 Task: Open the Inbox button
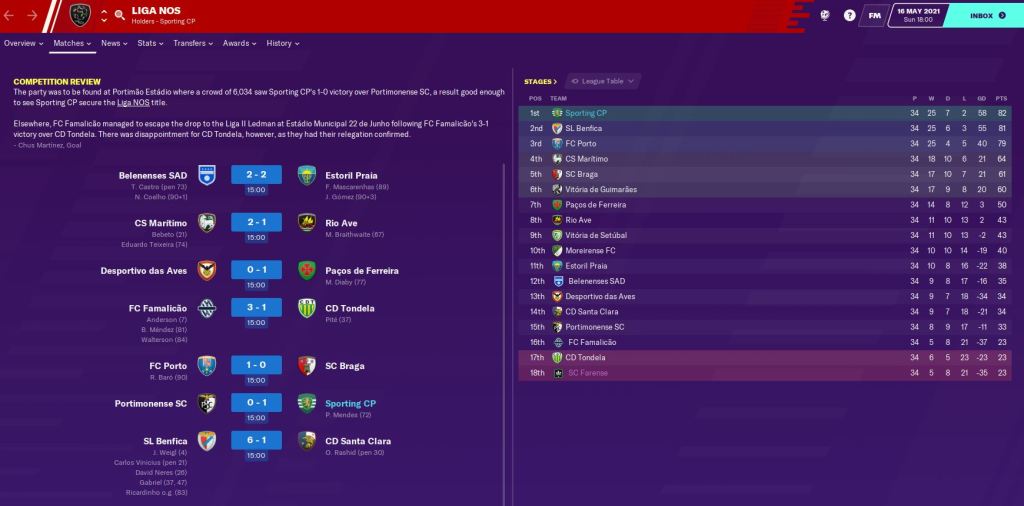pyautogui.click(x=984, y=16)
